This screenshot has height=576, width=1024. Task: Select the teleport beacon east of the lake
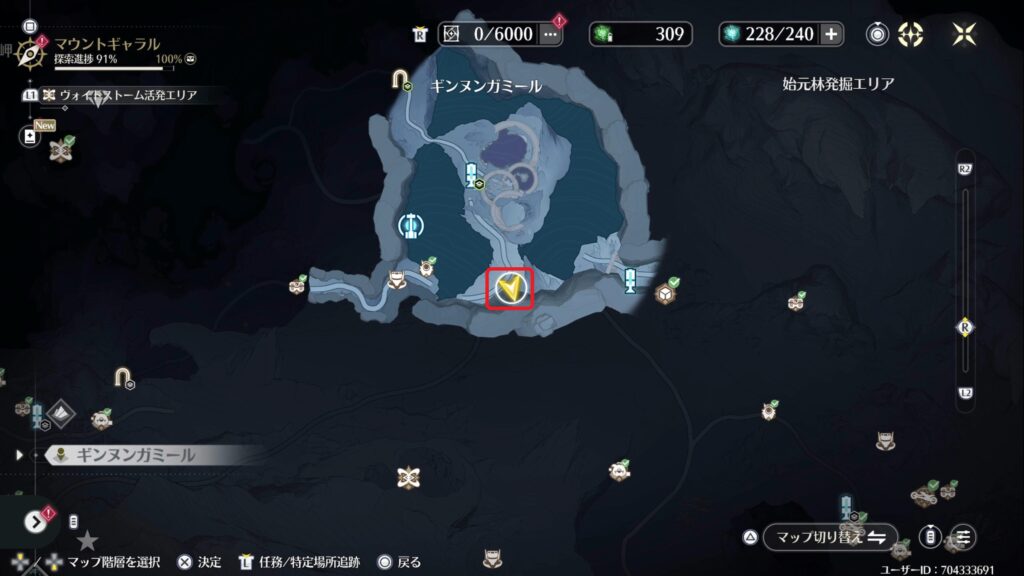(x=631, y=280)
